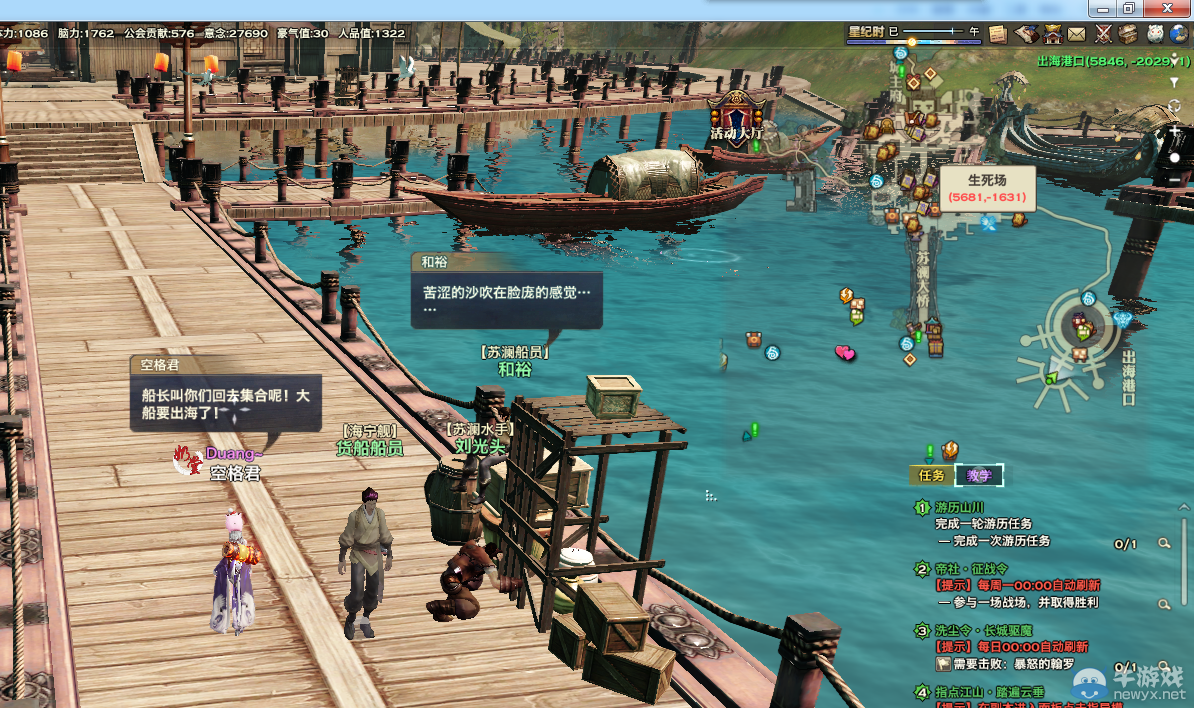Click the crossed swords icon
1194x708 pixels.
1104,34
